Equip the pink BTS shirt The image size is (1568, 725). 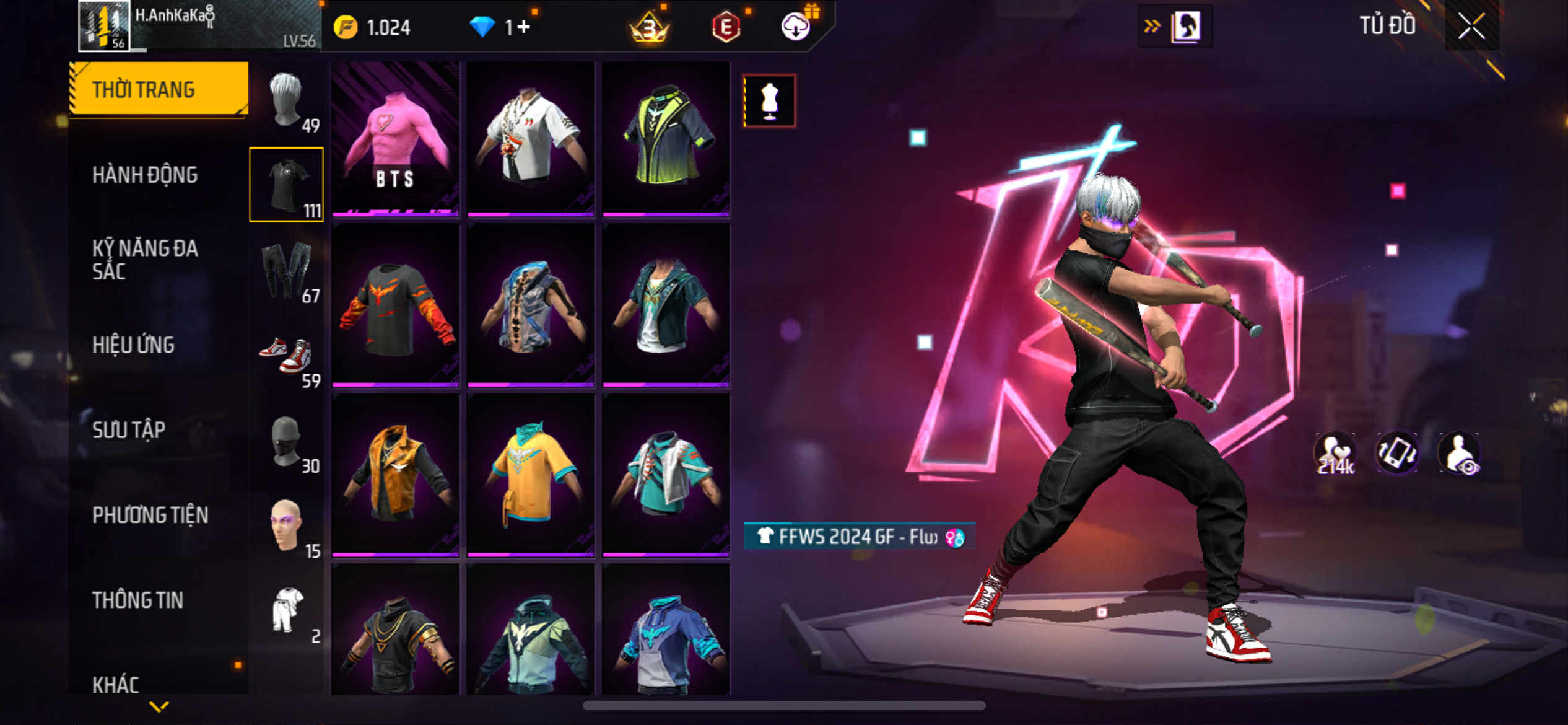coord(395,139)
